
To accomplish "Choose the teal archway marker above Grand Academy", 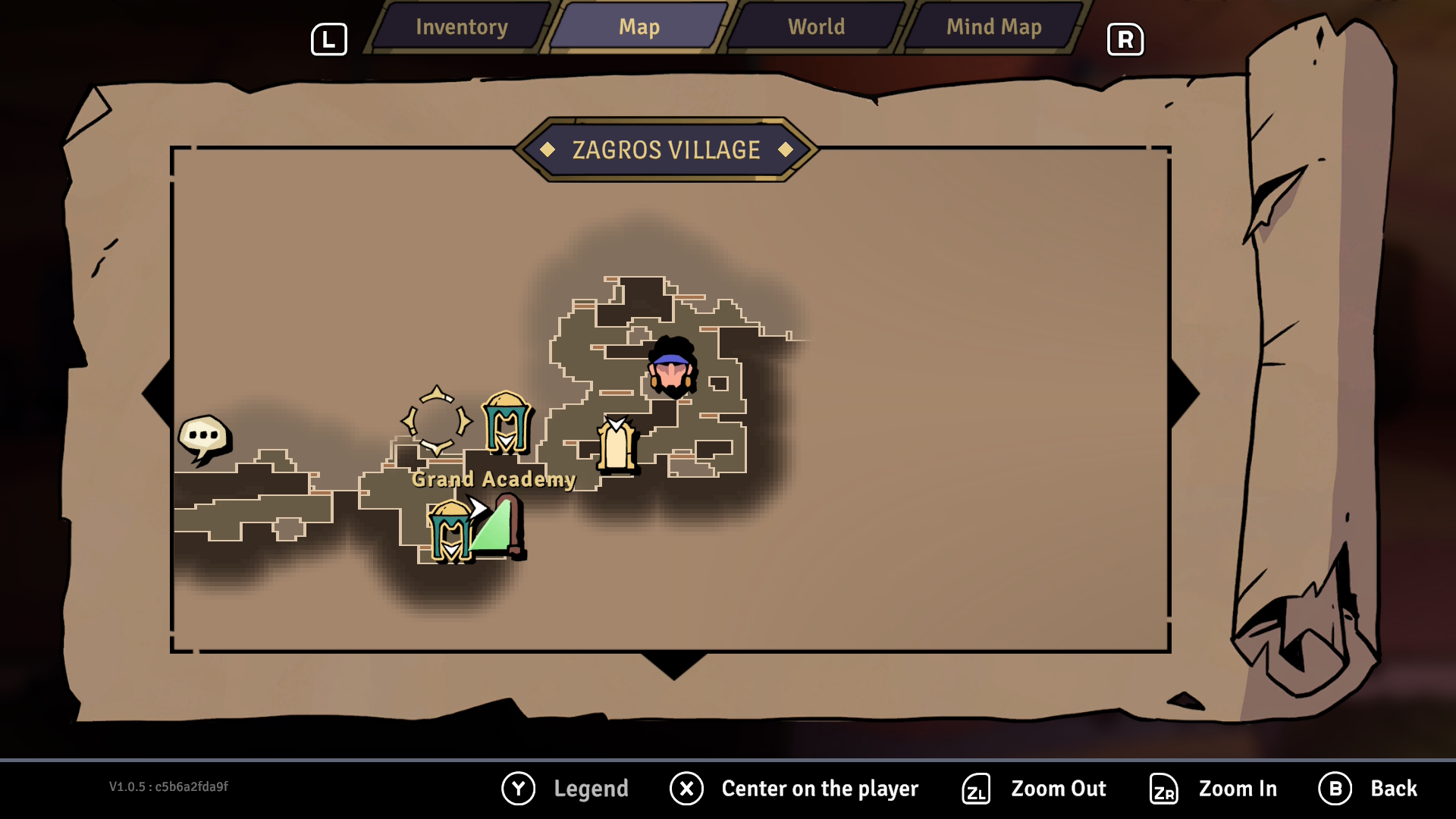I will [507, 422].
